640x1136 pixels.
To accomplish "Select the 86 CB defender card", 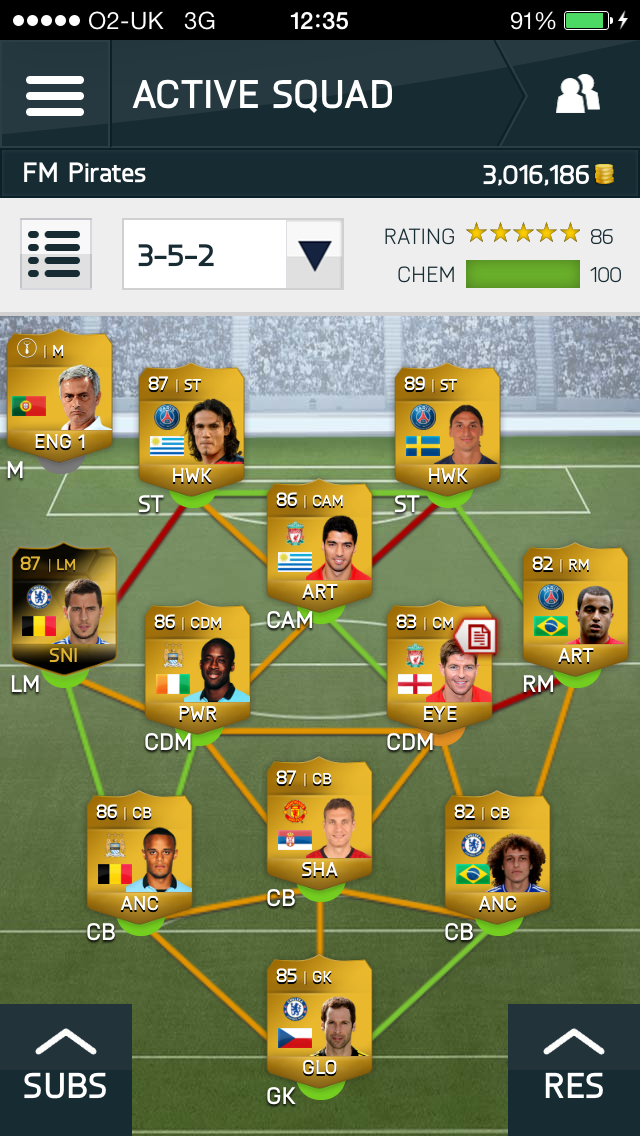I will (x=139, y=857).
